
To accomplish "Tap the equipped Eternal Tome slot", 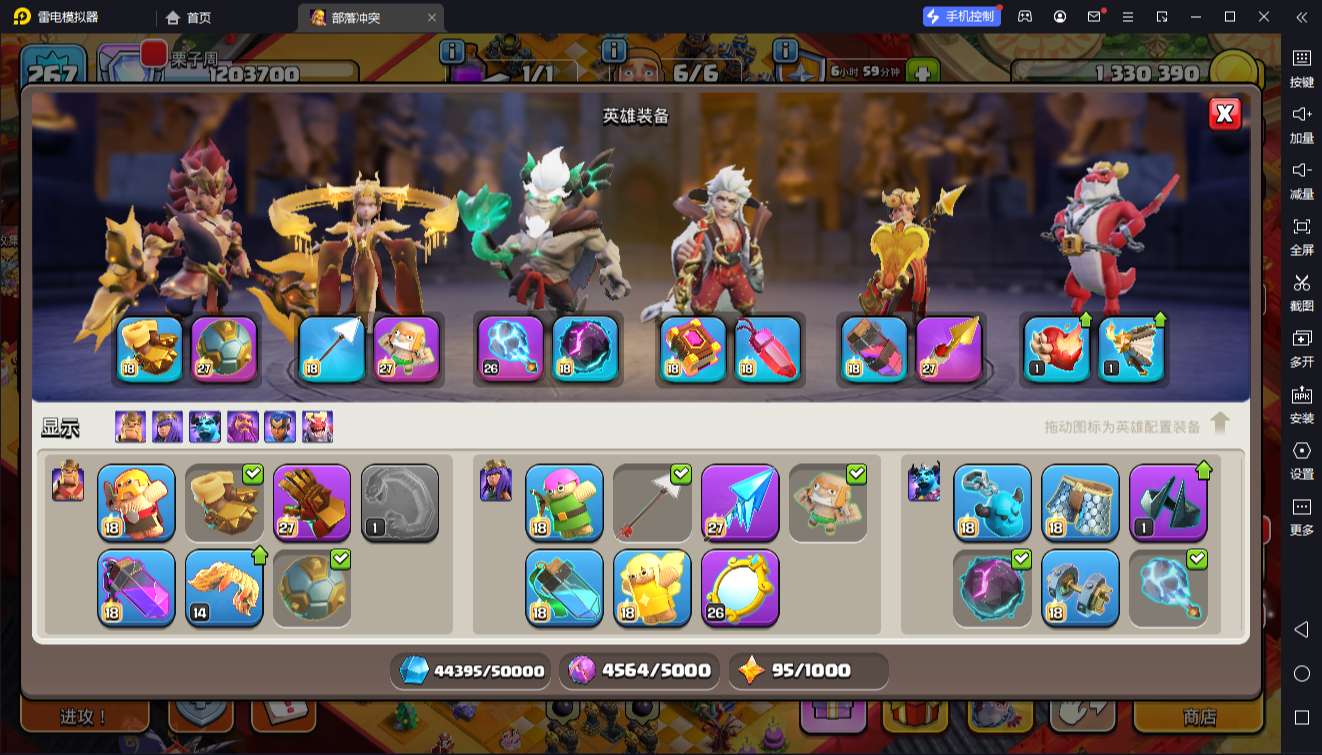I will point(693,349).
